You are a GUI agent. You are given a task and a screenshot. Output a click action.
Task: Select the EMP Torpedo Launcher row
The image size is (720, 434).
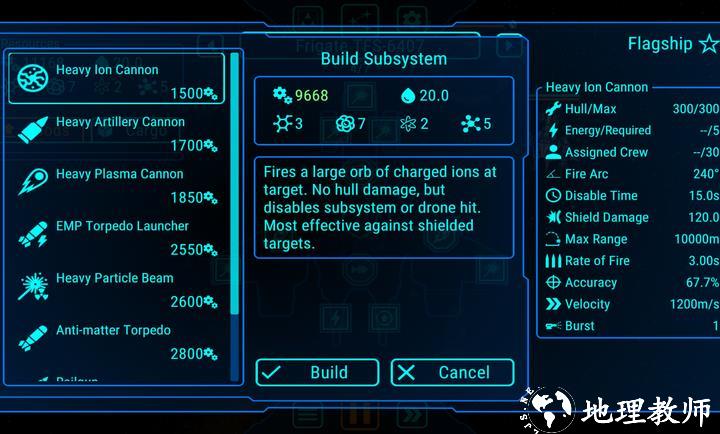116,235
